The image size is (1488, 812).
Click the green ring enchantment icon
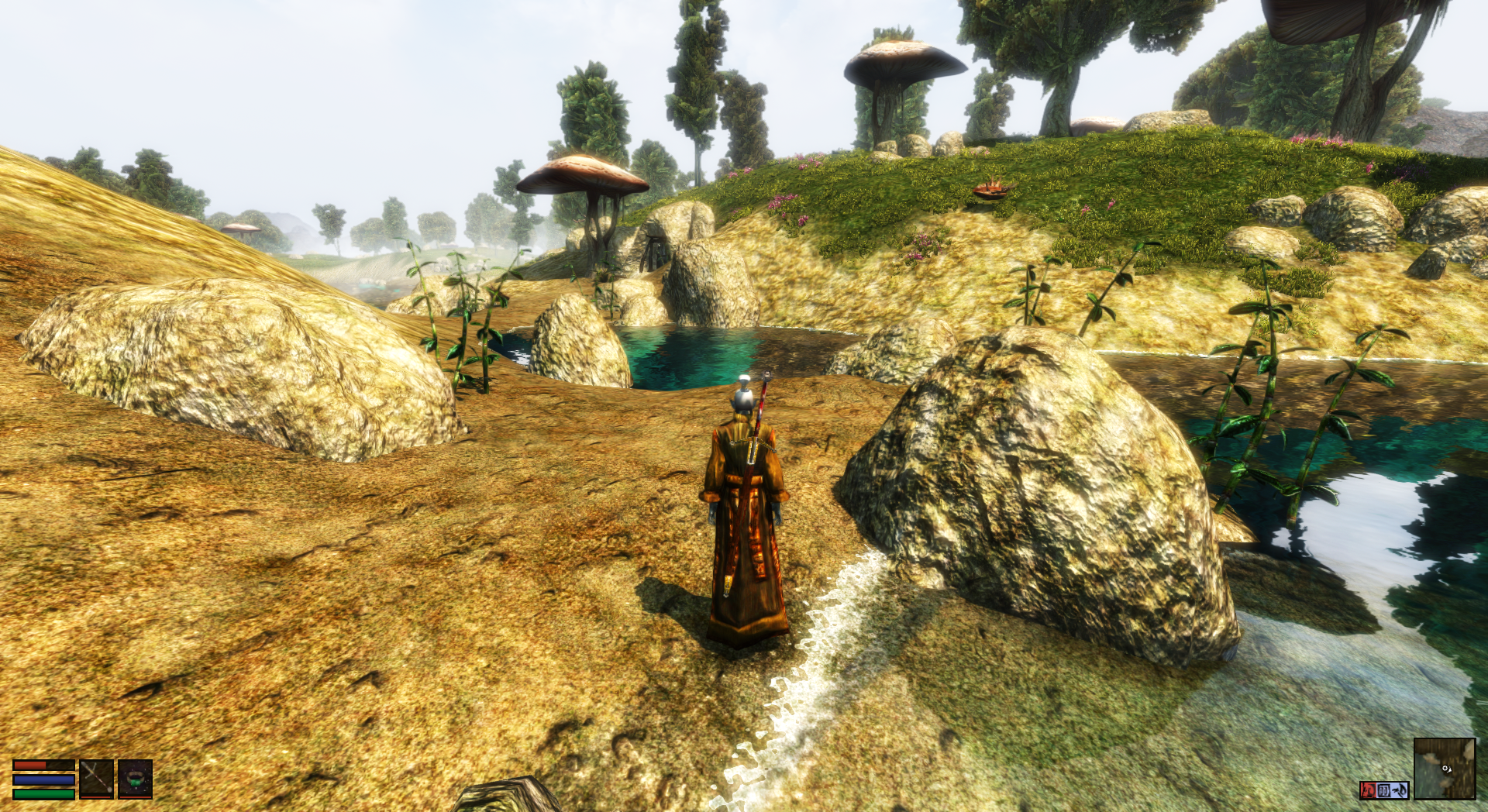[x=136, y=779]
